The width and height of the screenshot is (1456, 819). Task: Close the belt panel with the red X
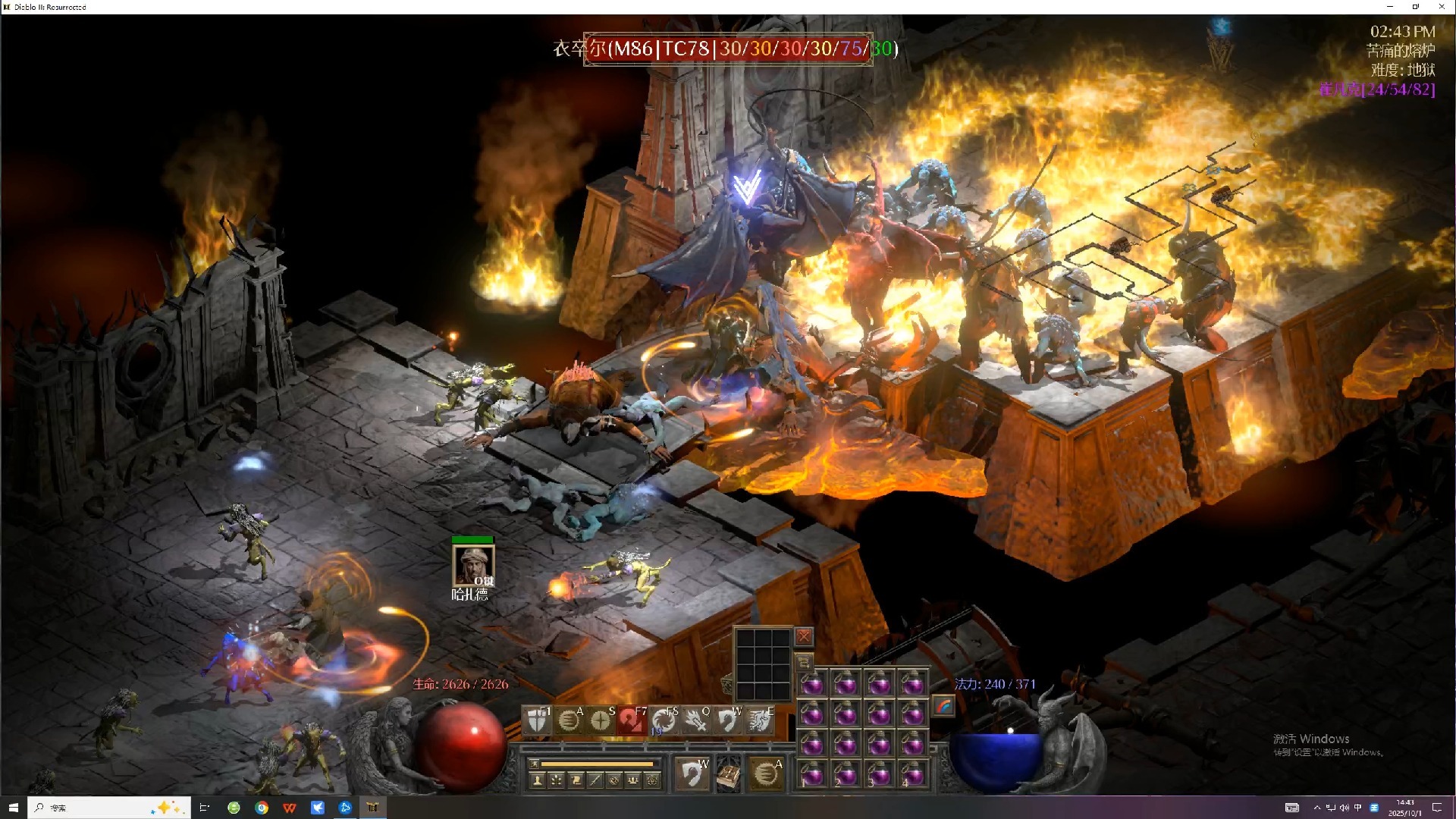(x=804, y=637)
